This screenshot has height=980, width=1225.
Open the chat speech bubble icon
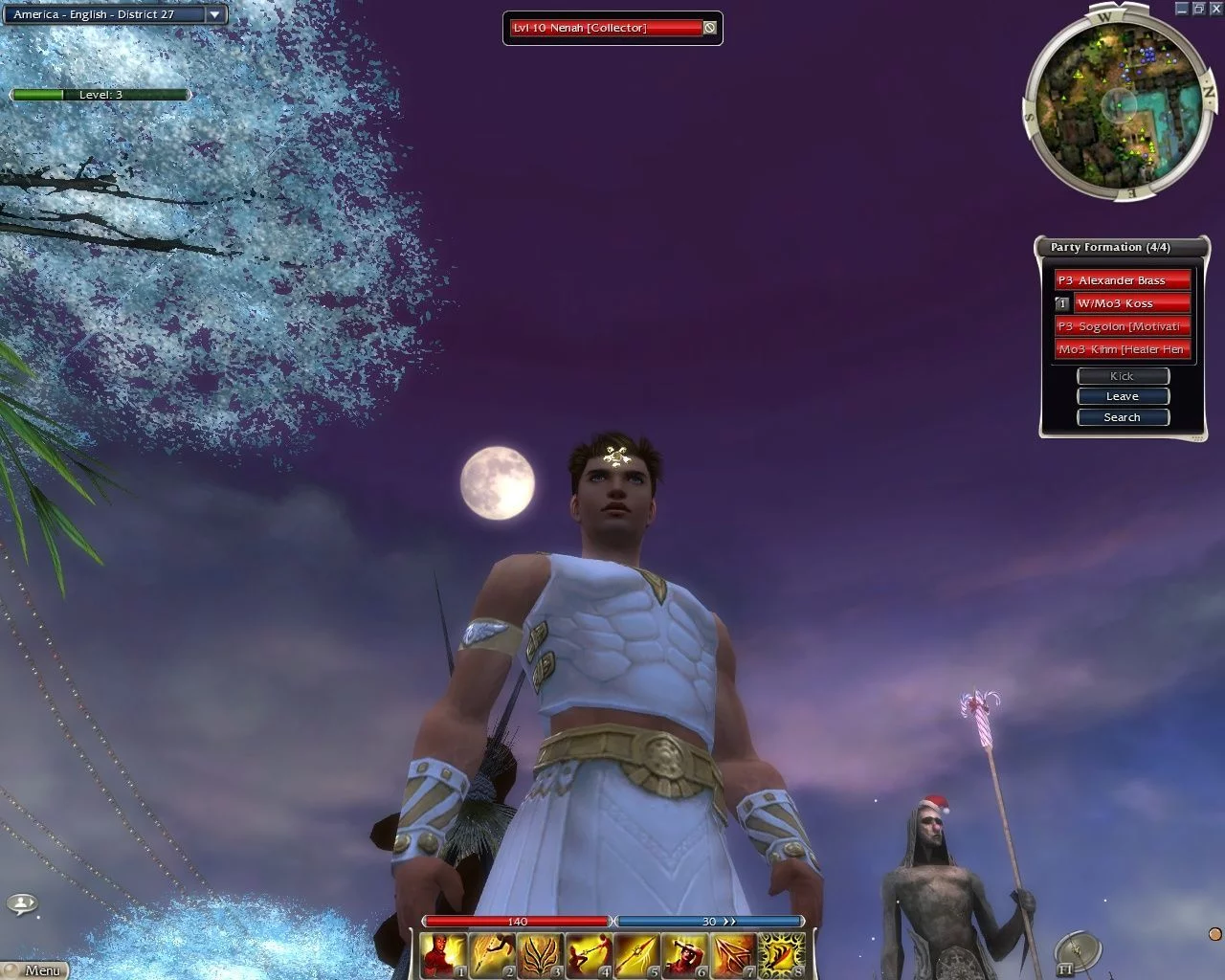coord(21,902)
